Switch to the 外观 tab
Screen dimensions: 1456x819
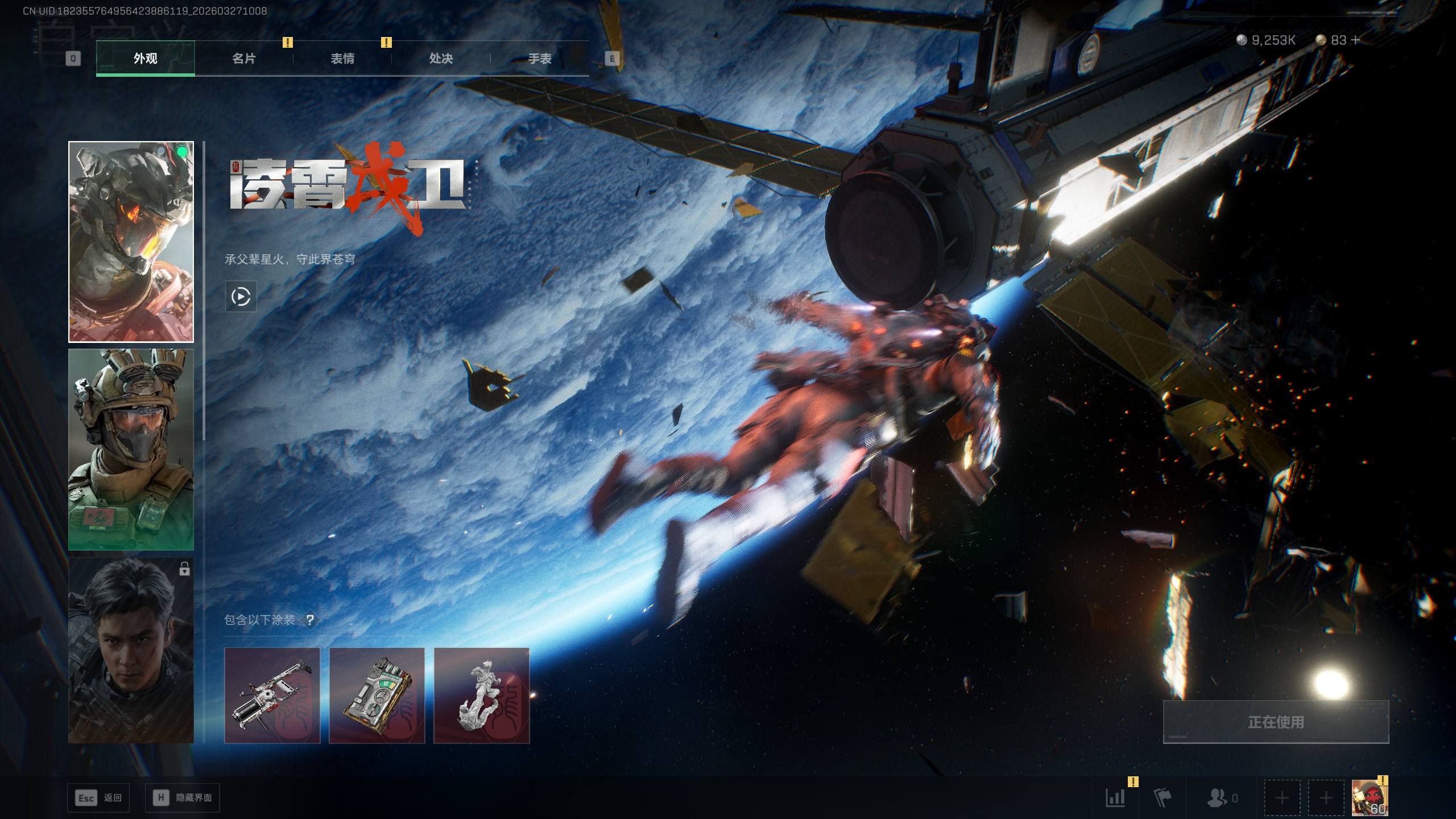(x=145, y=58)
